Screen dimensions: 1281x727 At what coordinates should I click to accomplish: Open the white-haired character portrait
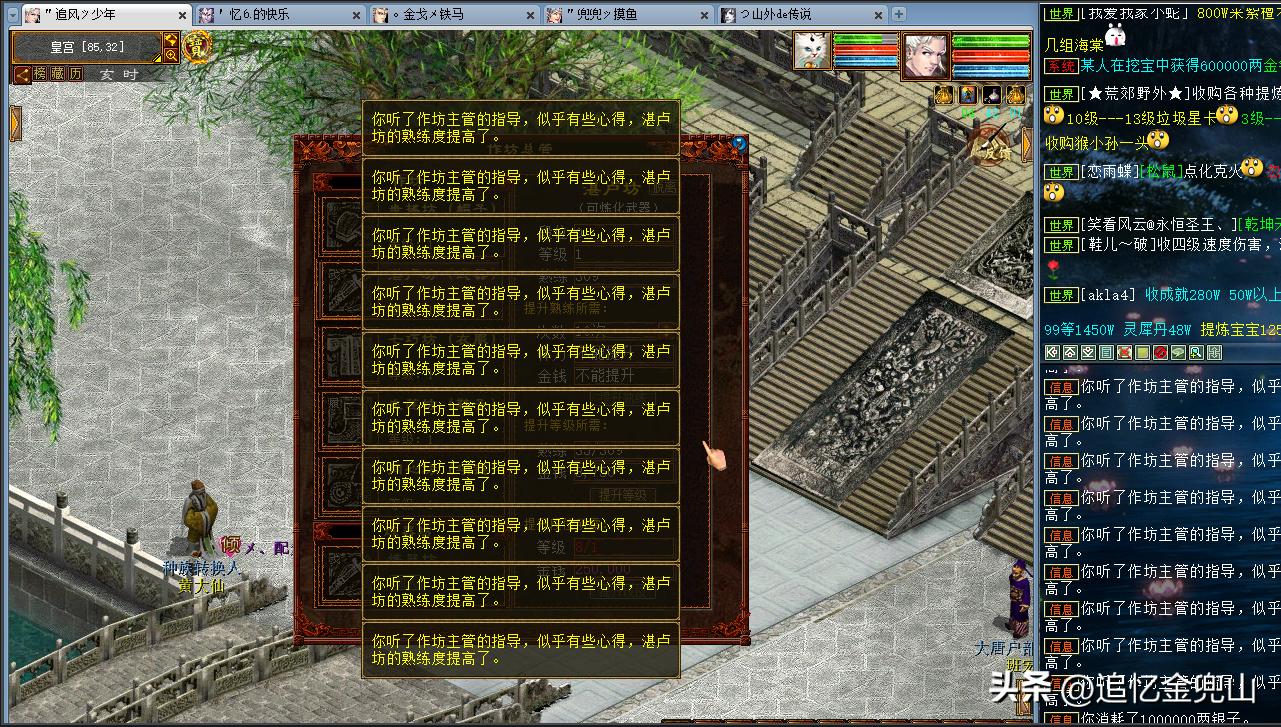click(925, 55)
